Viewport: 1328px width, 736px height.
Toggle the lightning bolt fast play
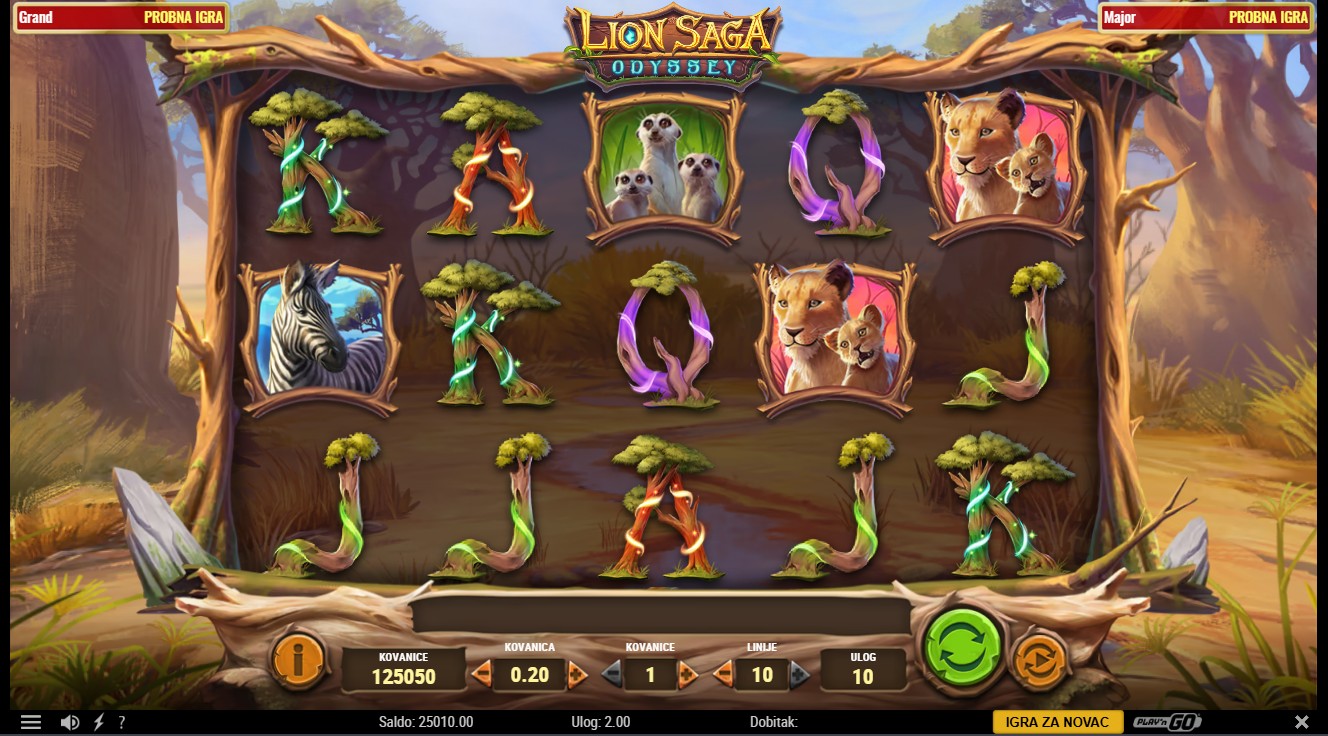tap(99, 722)
